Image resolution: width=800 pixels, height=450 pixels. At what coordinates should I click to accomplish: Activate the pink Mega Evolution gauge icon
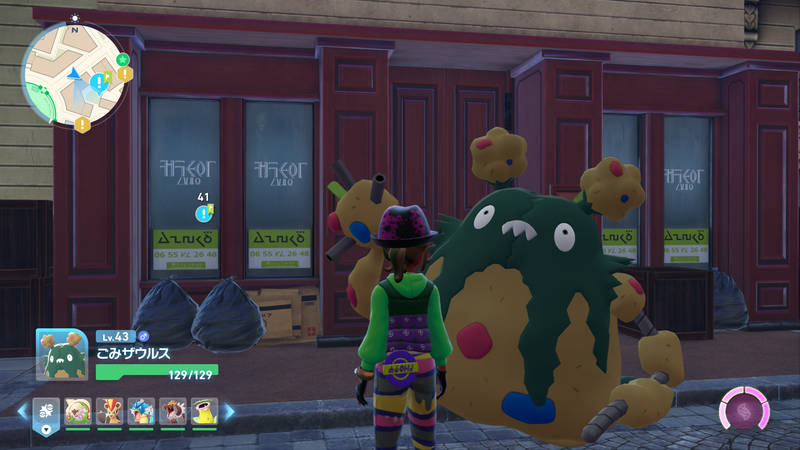(743, 410)
